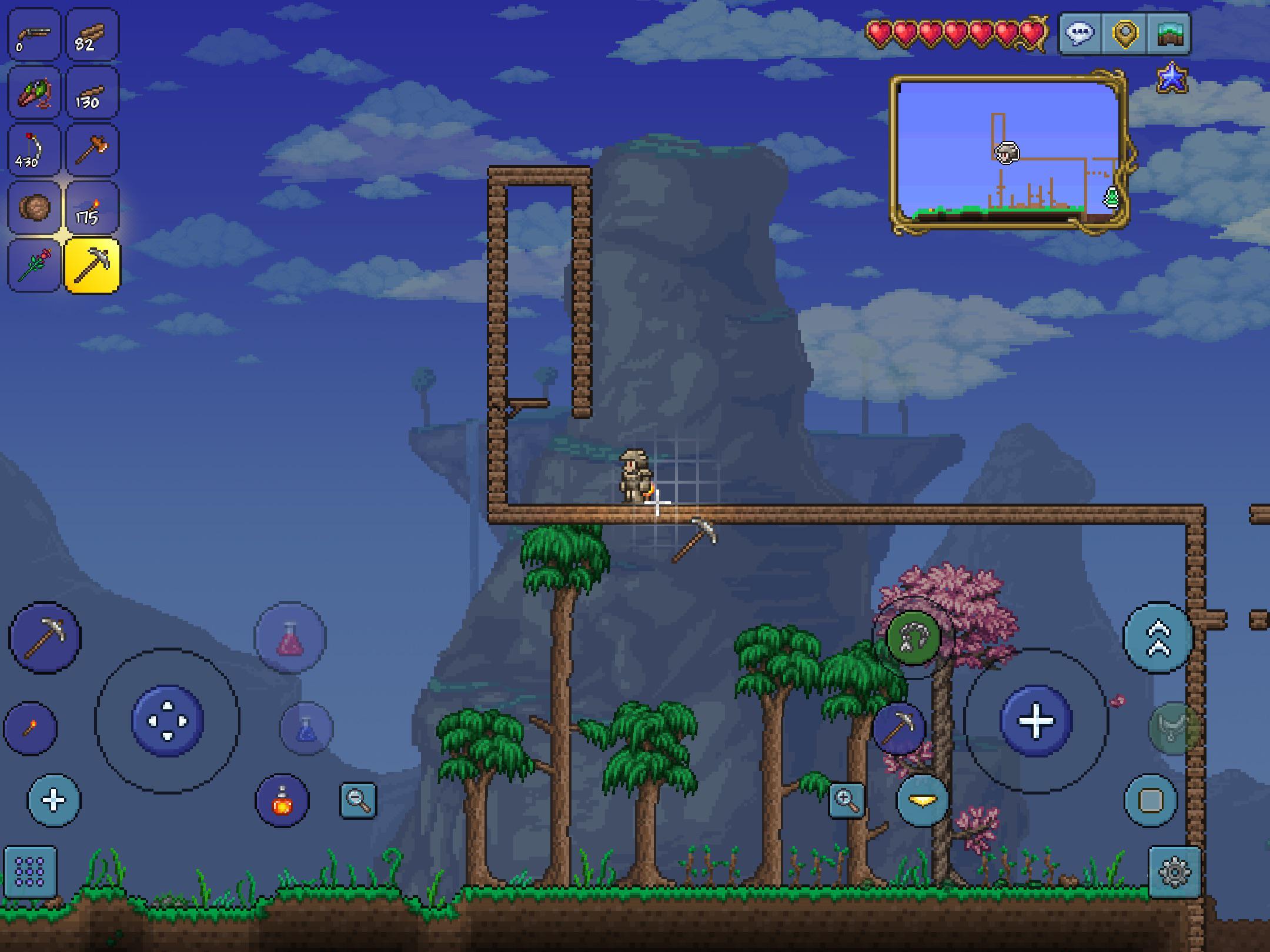Image resolution: width=1270 pixels, height=952 pixels.
Task: Fire the green grappling hook button
Action: 913,638
